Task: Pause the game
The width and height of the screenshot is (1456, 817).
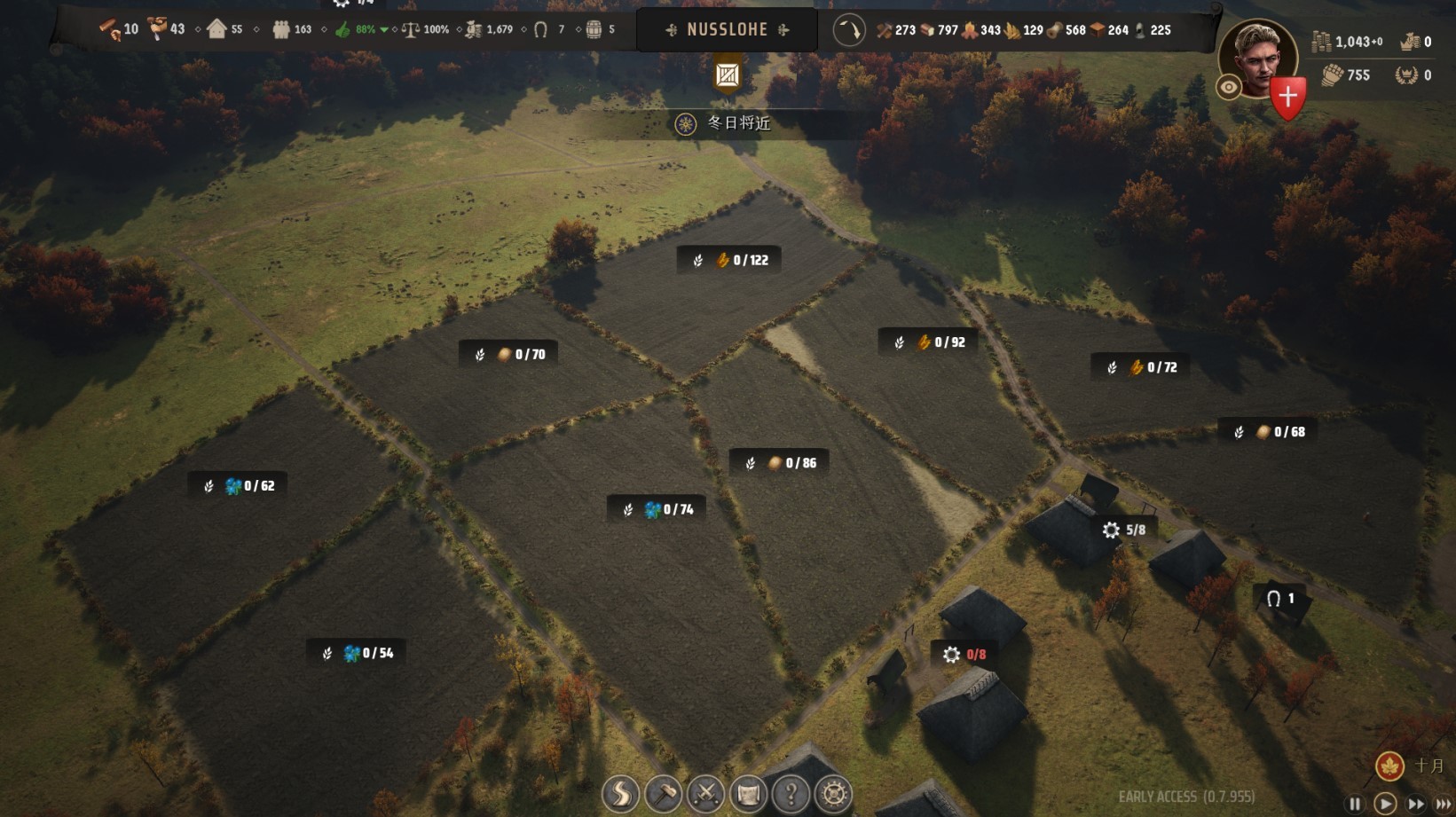Action: tap(1354, 804)
